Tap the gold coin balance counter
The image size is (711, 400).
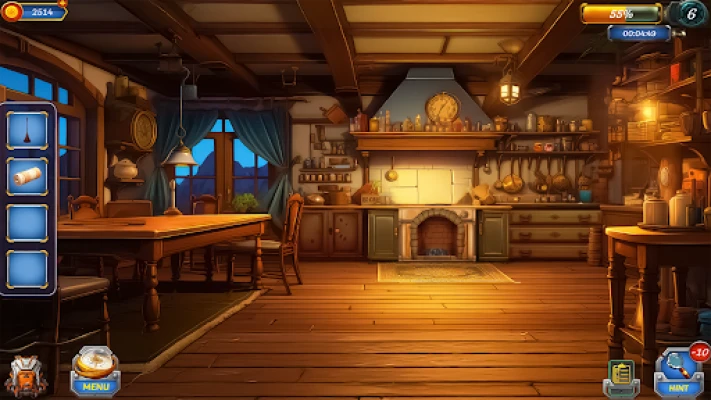(34, 12)
